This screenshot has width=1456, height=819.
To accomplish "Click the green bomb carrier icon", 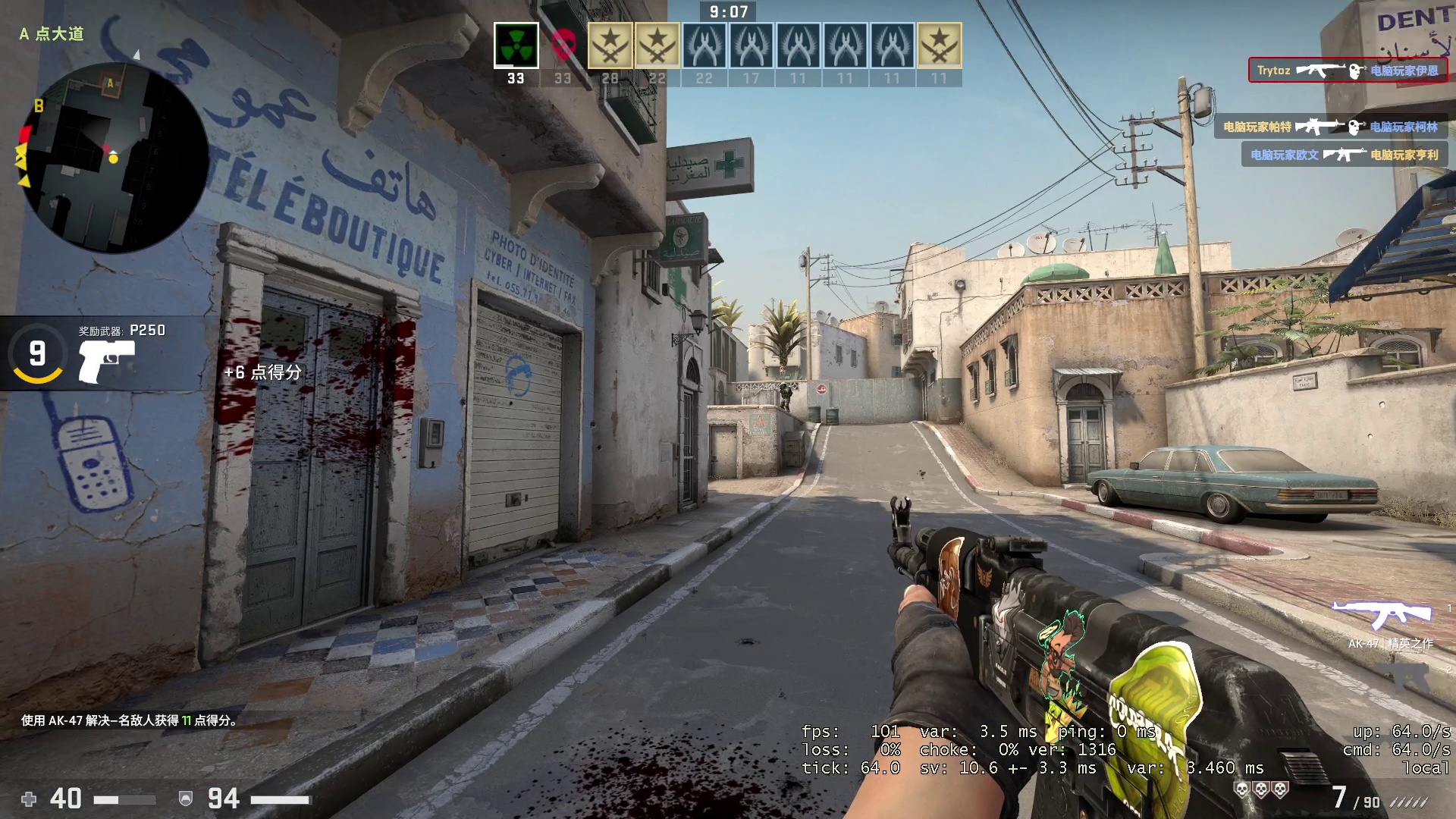I will 516,45.
